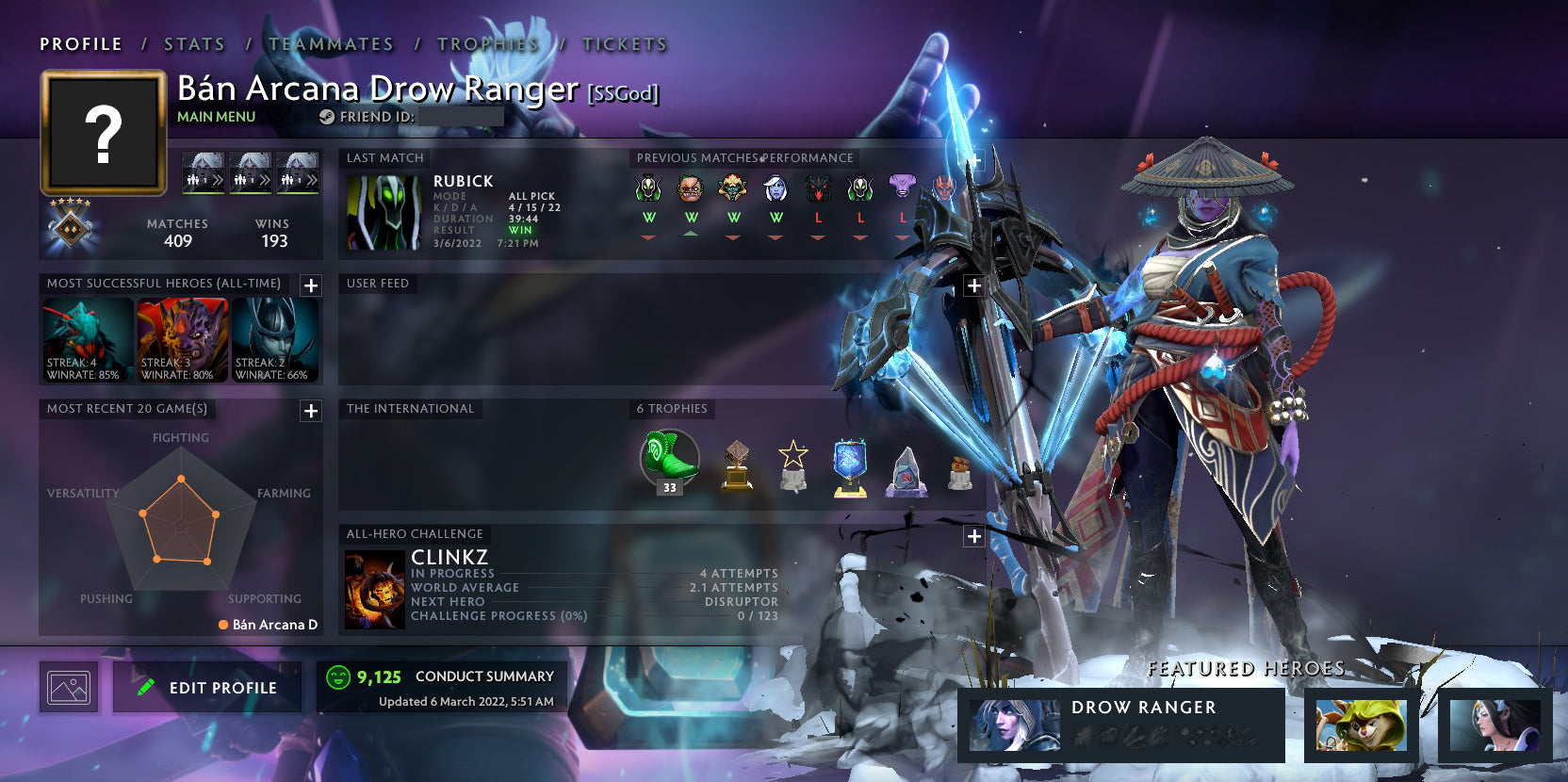
Task: Select the Drow Ranger icon in previous matches row
Action: 776,189
